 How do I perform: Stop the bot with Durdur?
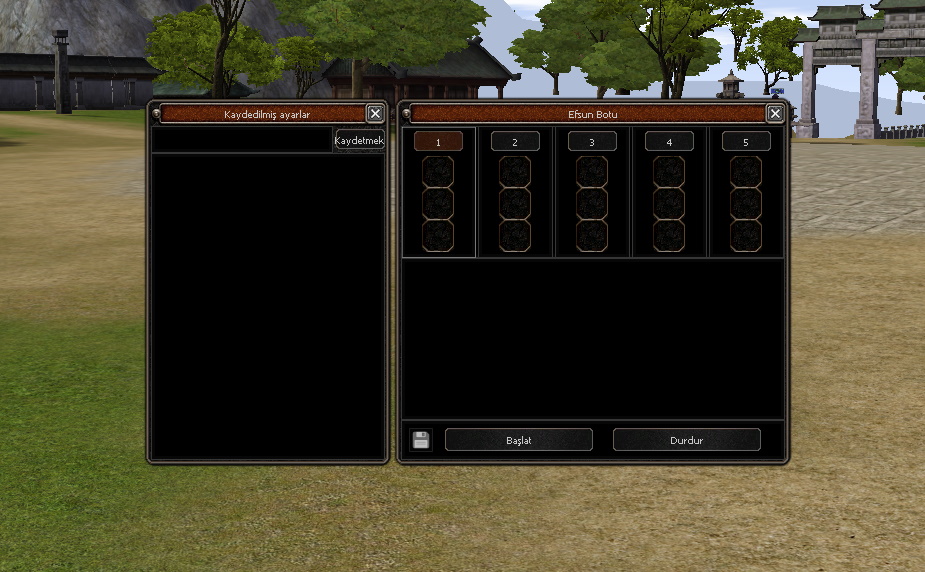tap(686, 440)
